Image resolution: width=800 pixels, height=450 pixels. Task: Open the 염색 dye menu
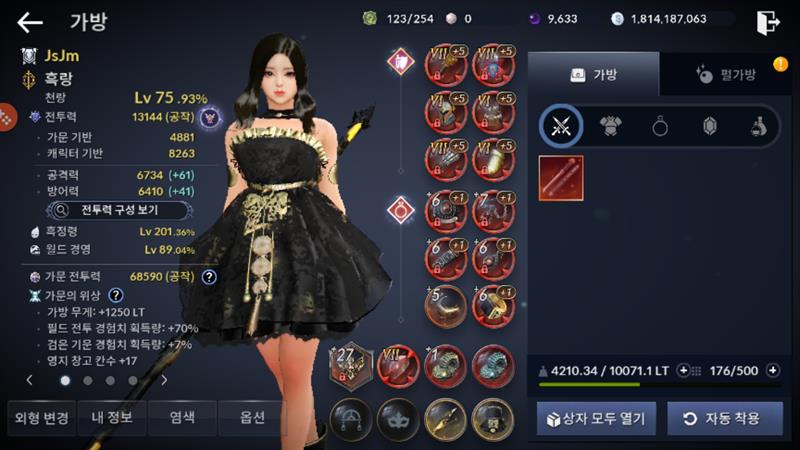click(181, 417)
